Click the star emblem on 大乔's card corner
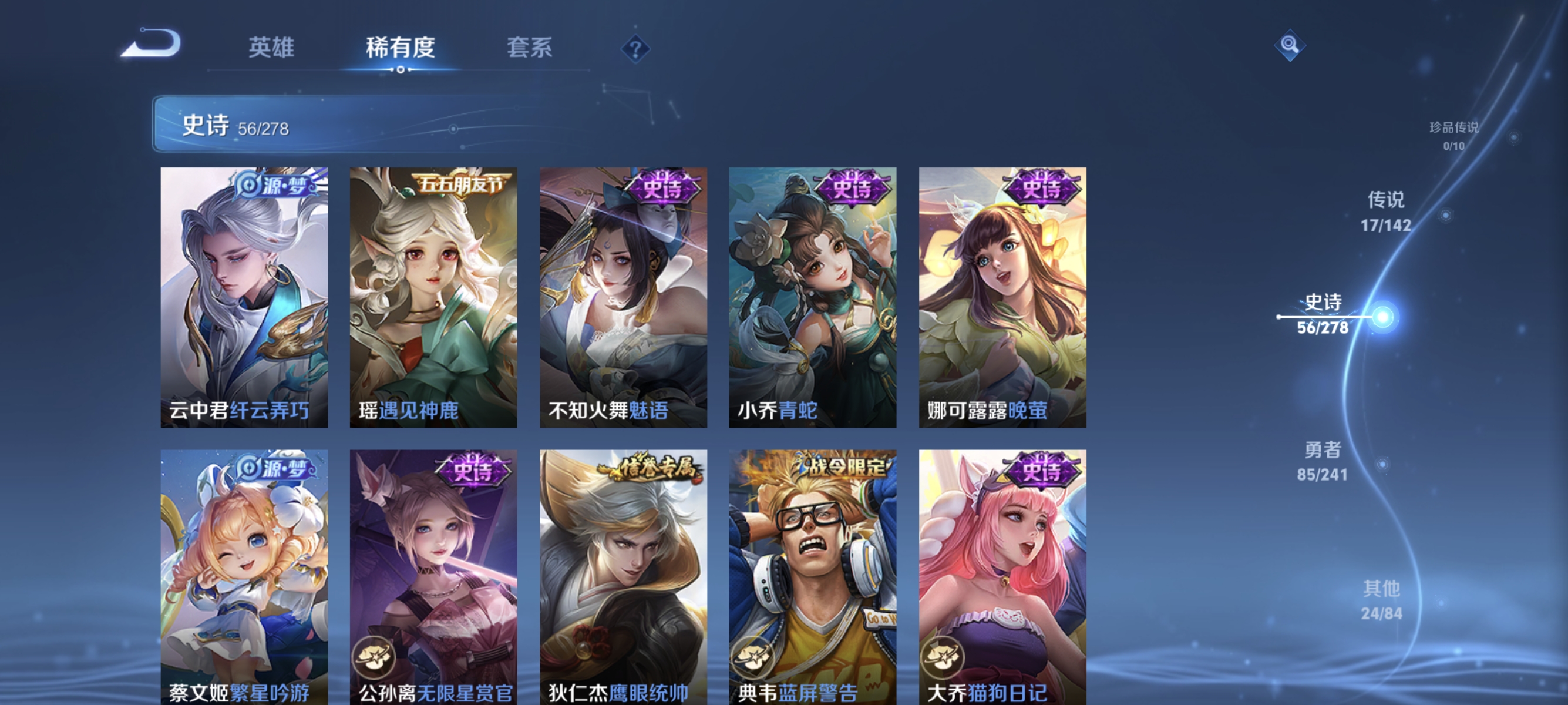 (945, 657)
